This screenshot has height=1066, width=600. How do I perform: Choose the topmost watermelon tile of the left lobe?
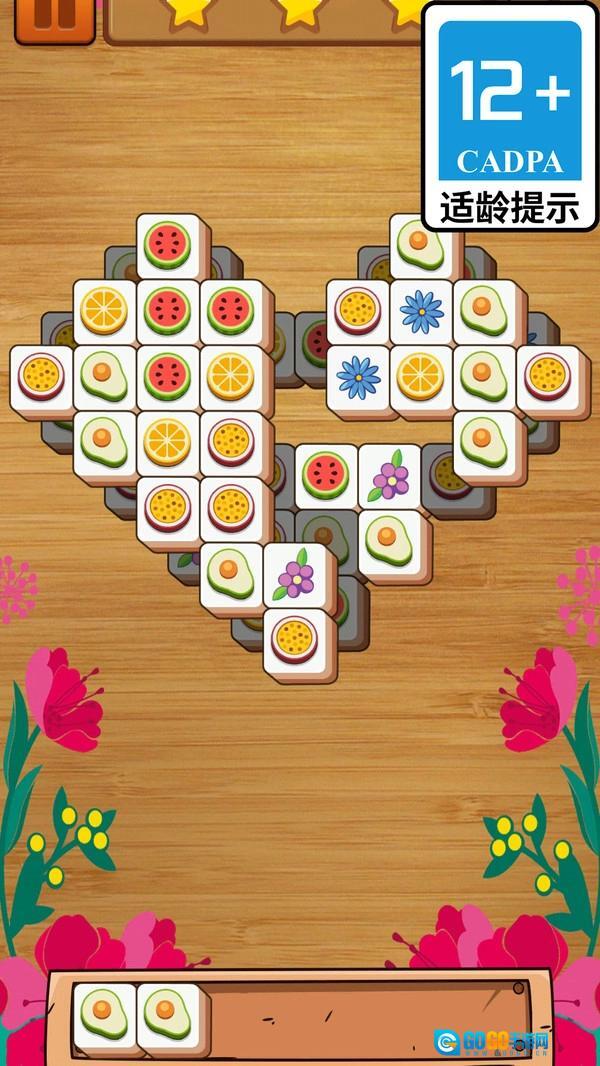point(167,244)
